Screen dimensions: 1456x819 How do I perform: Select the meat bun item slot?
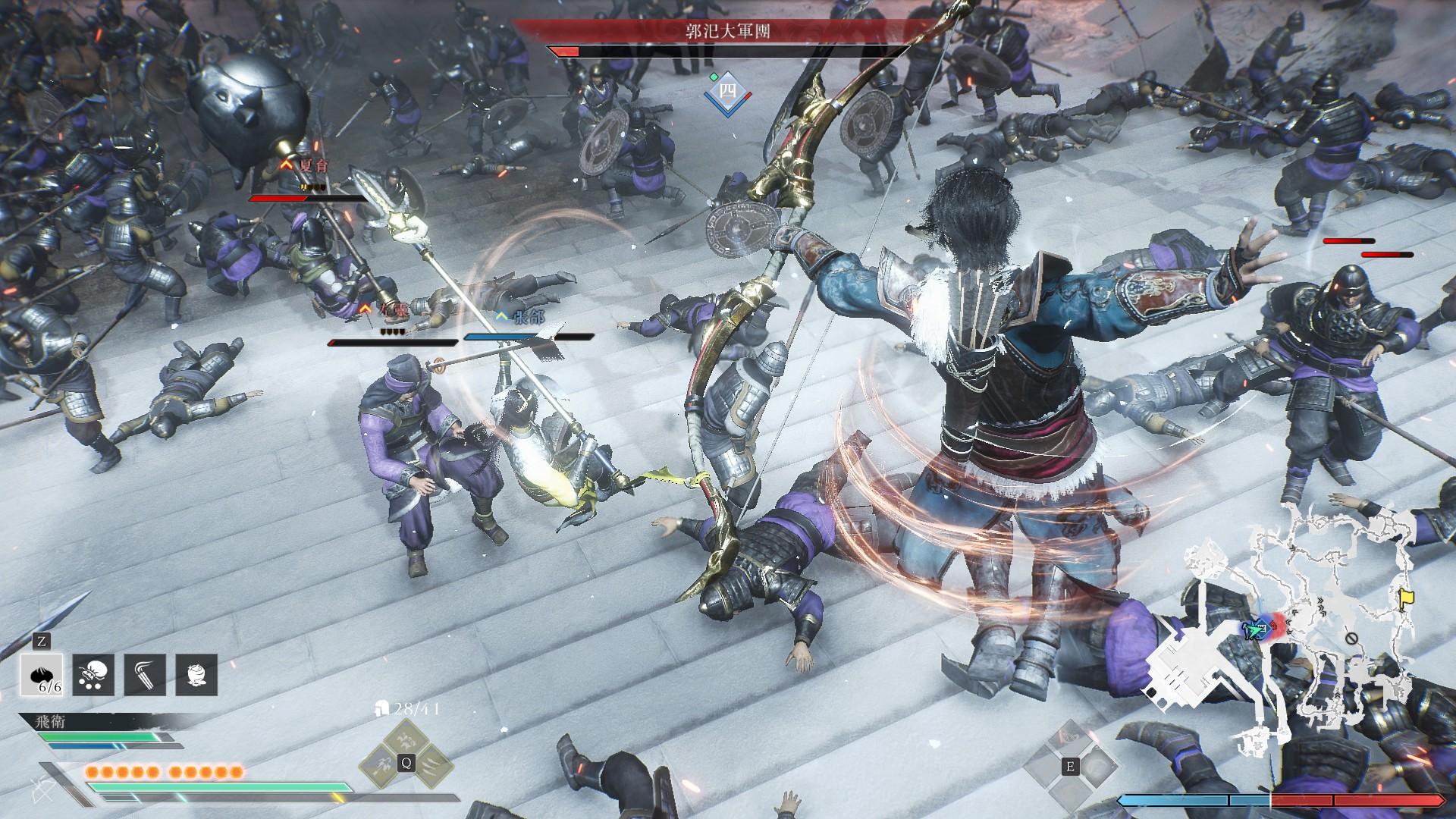pyautogui.click(x=42, y=675)
